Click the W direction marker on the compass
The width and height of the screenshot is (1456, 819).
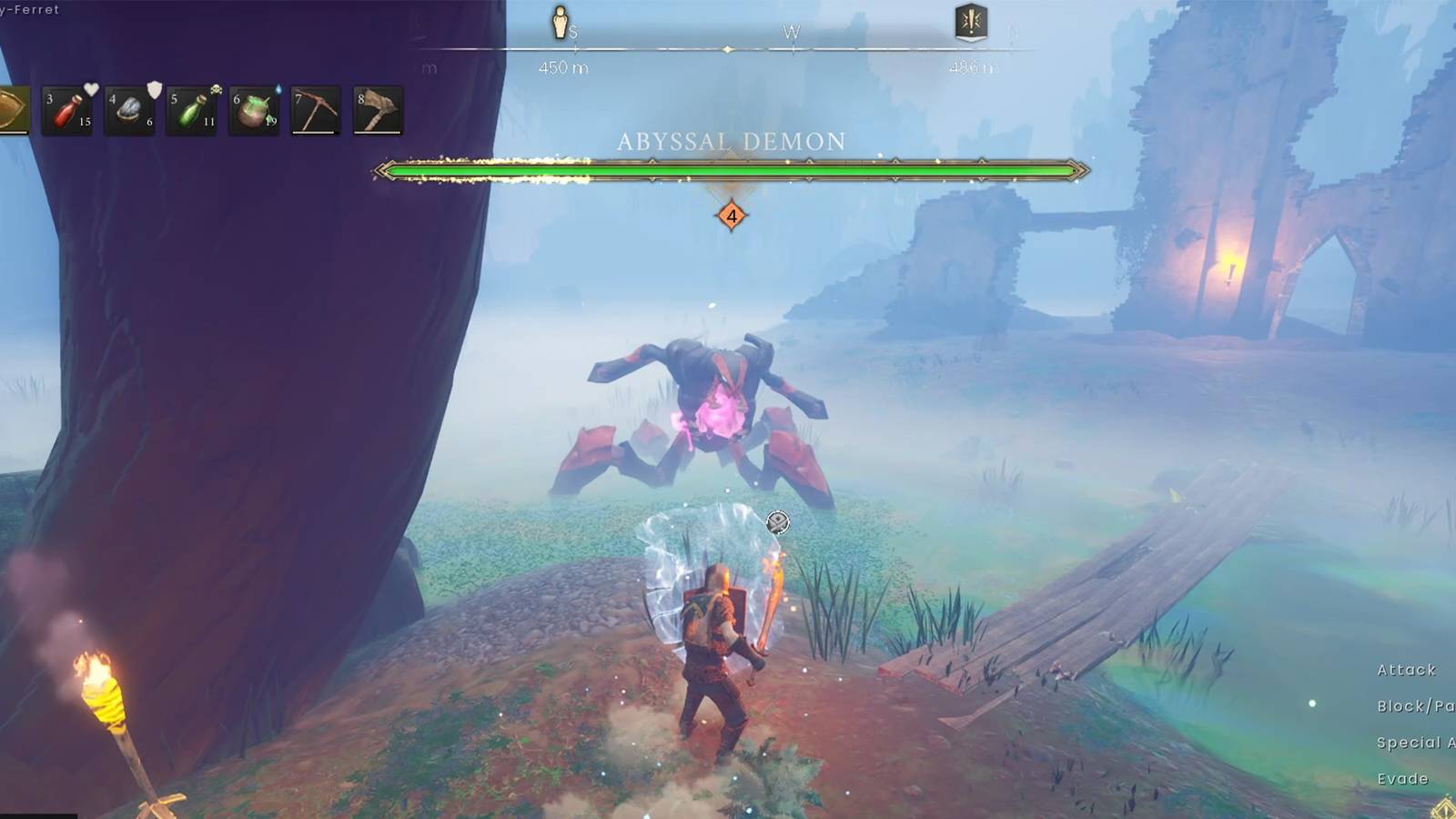tap(792, 30)
